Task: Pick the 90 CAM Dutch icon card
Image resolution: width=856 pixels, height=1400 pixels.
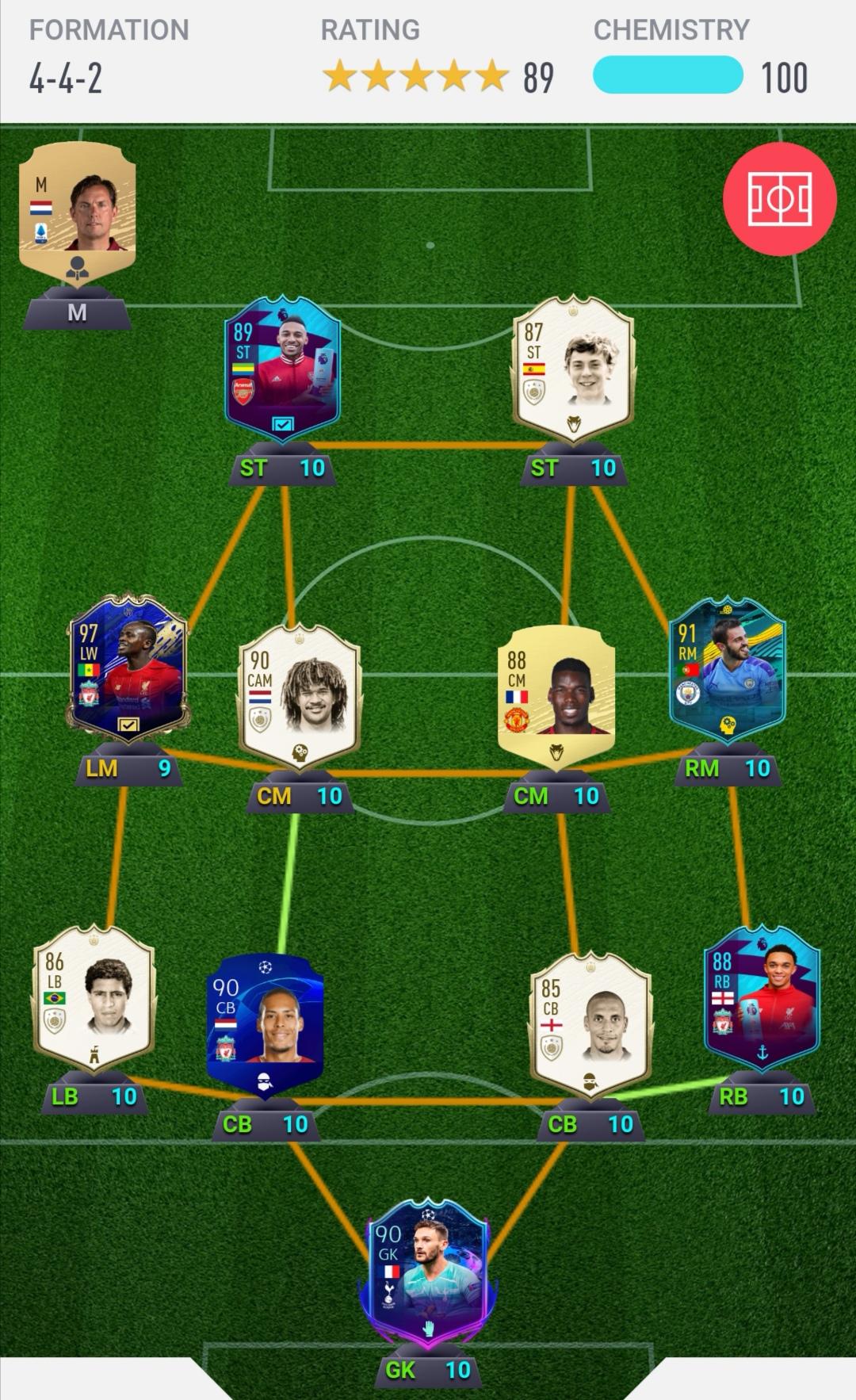Action: (300, 694)
